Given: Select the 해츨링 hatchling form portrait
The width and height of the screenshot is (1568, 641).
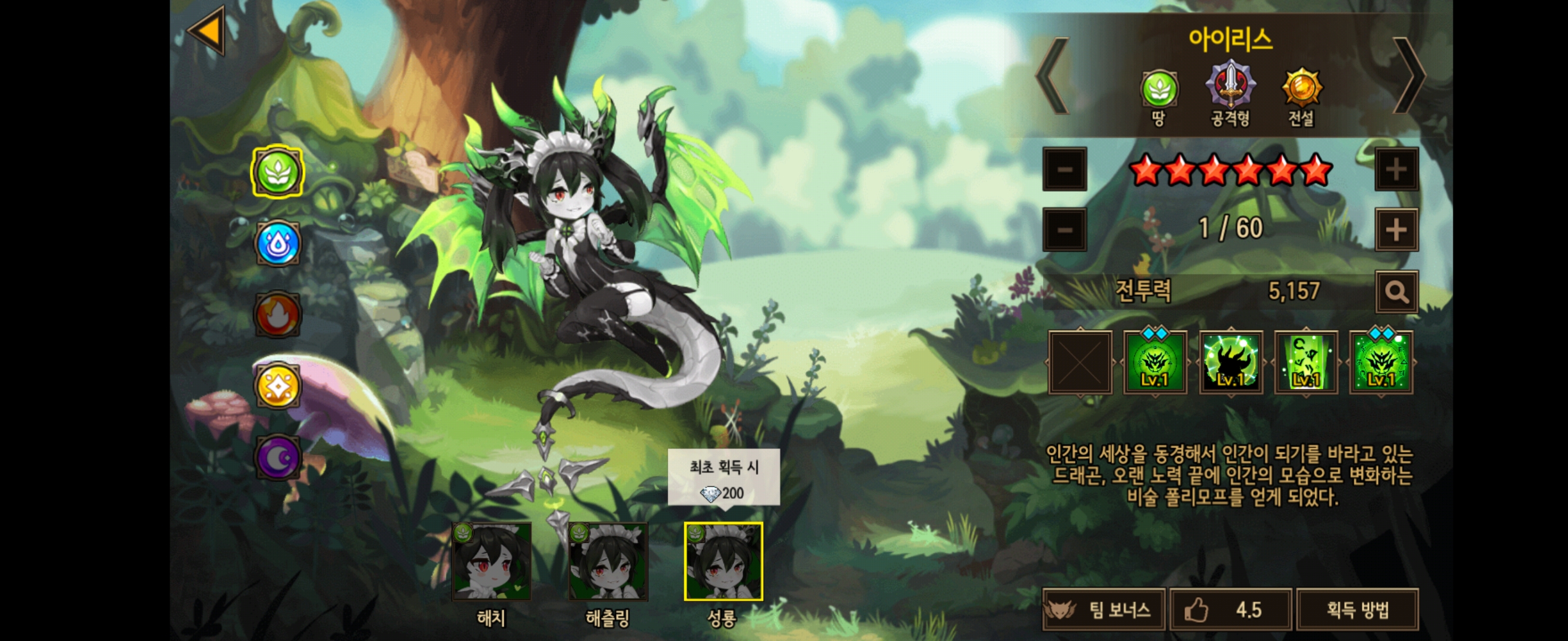Looking at the screenshot, I should click(x=608, y=562).
